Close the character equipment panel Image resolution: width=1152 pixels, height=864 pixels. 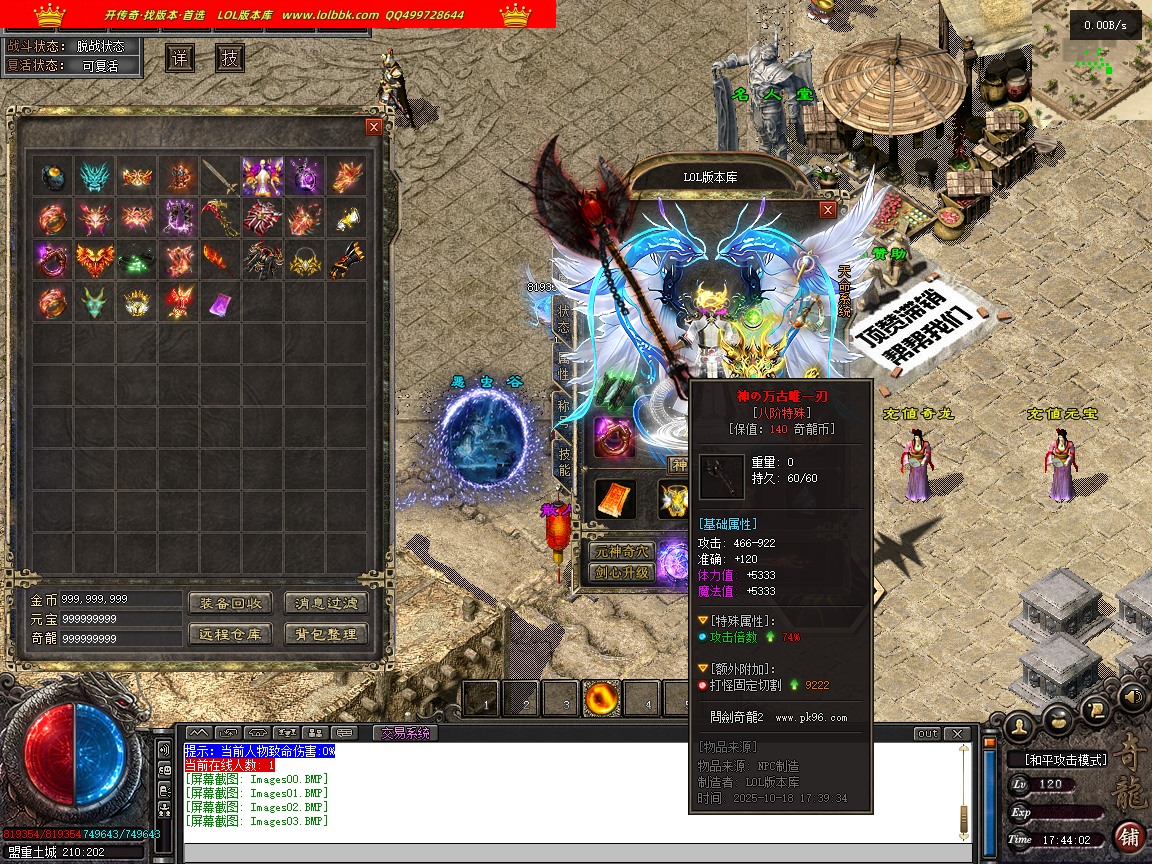[x=827, y=210]
